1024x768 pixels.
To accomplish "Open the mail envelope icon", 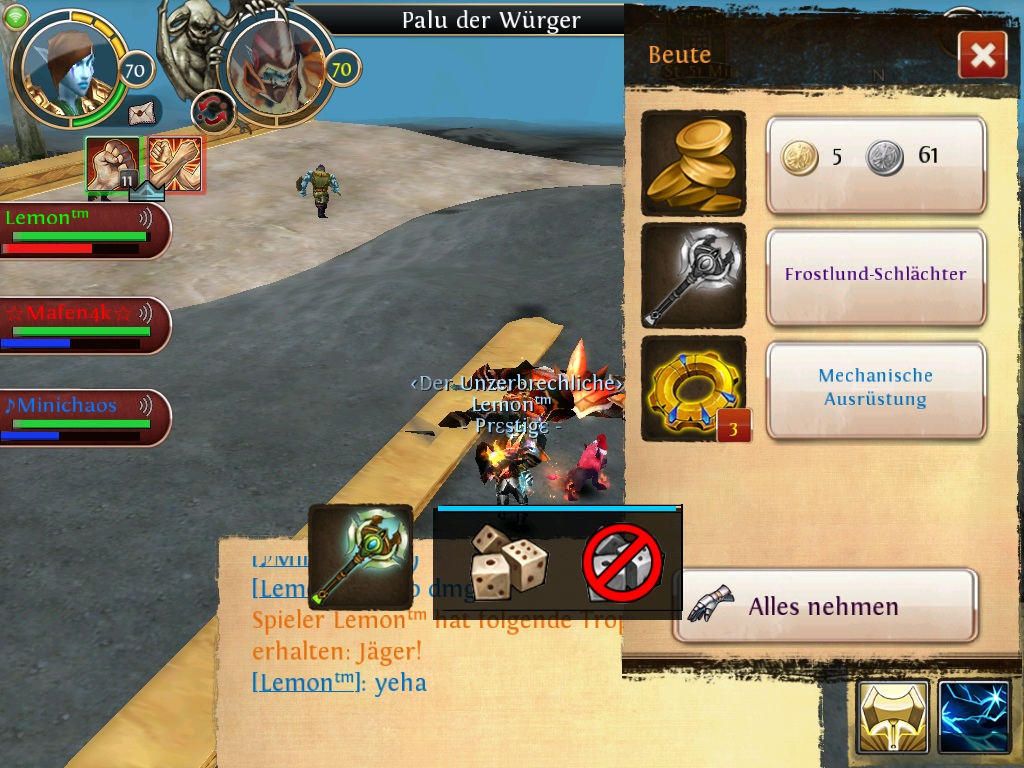I will click(x=145, y=109).
